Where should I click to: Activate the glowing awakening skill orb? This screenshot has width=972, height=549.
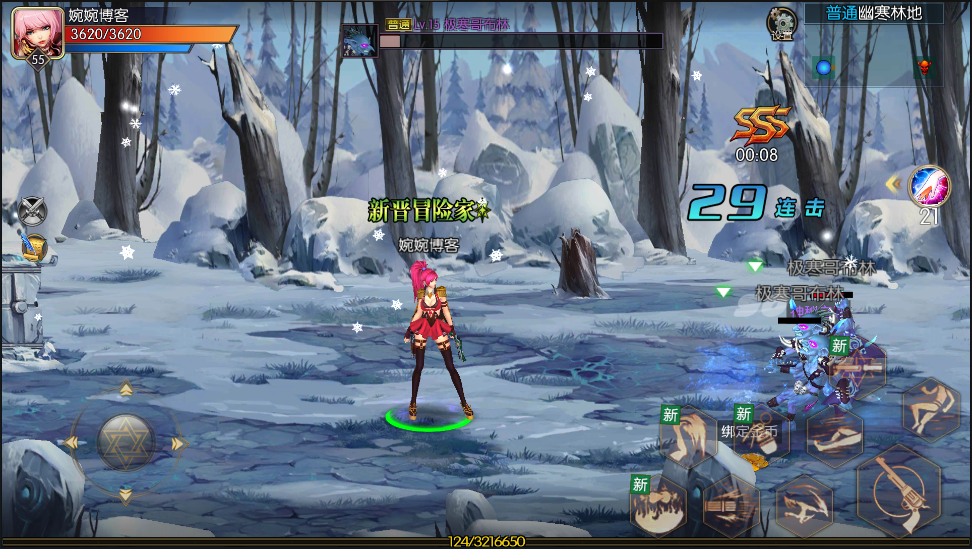click(x=929, y=186)
